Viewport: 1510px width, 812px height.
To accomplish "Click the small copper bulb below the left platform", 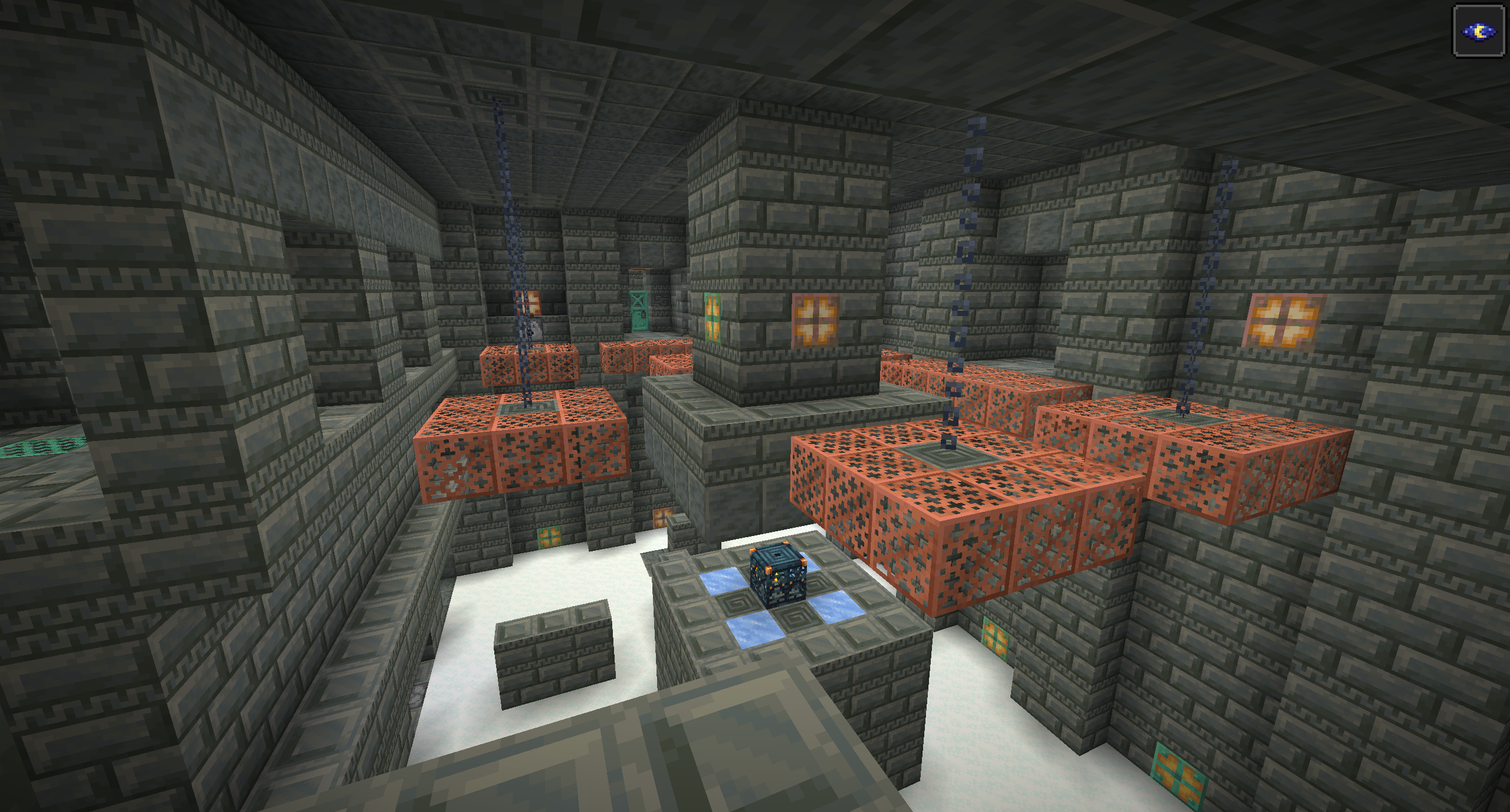I will pos(662,517).
